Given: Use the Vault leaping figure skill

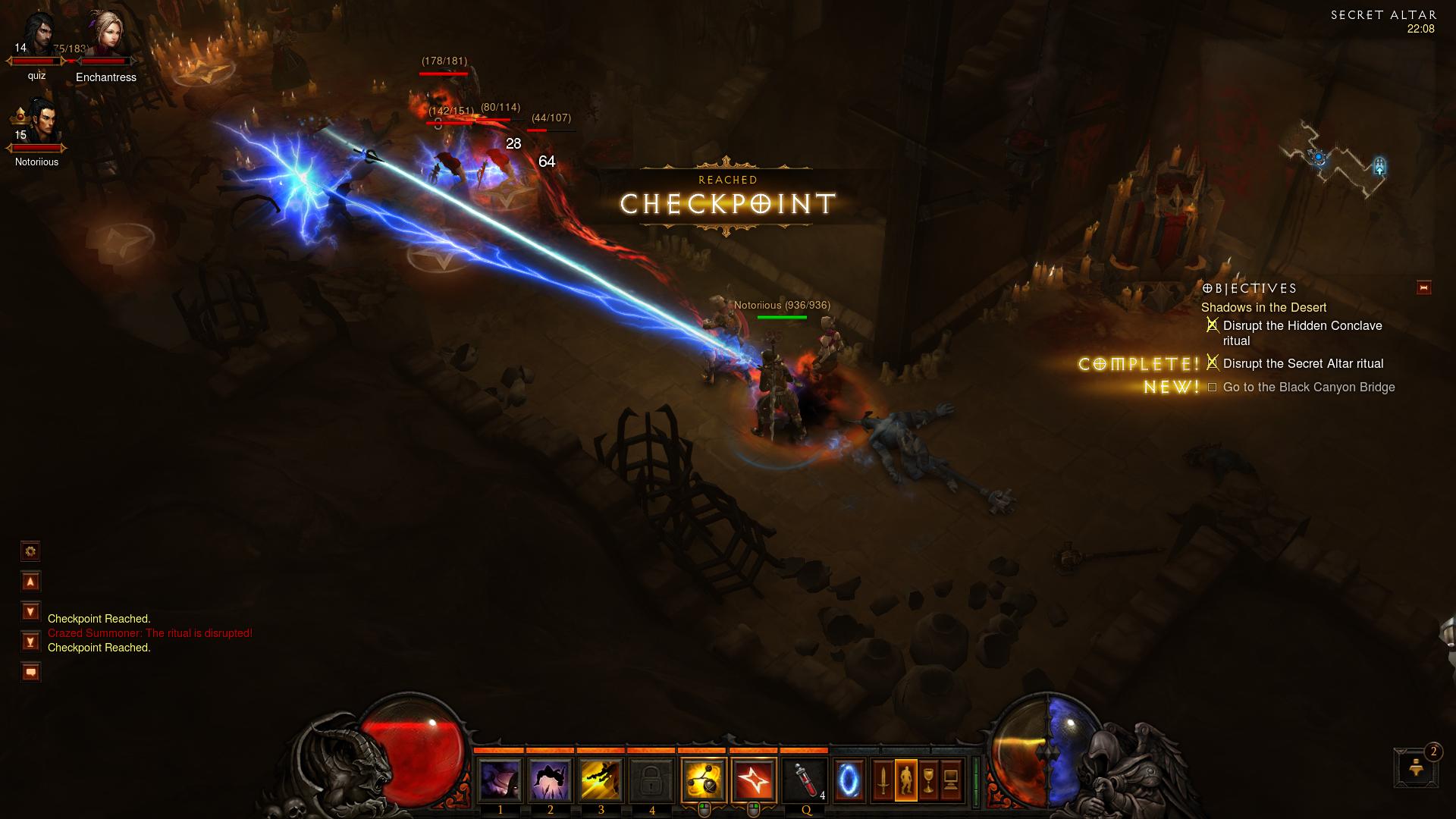Looking at the screenshot, I should coord(550,780).
